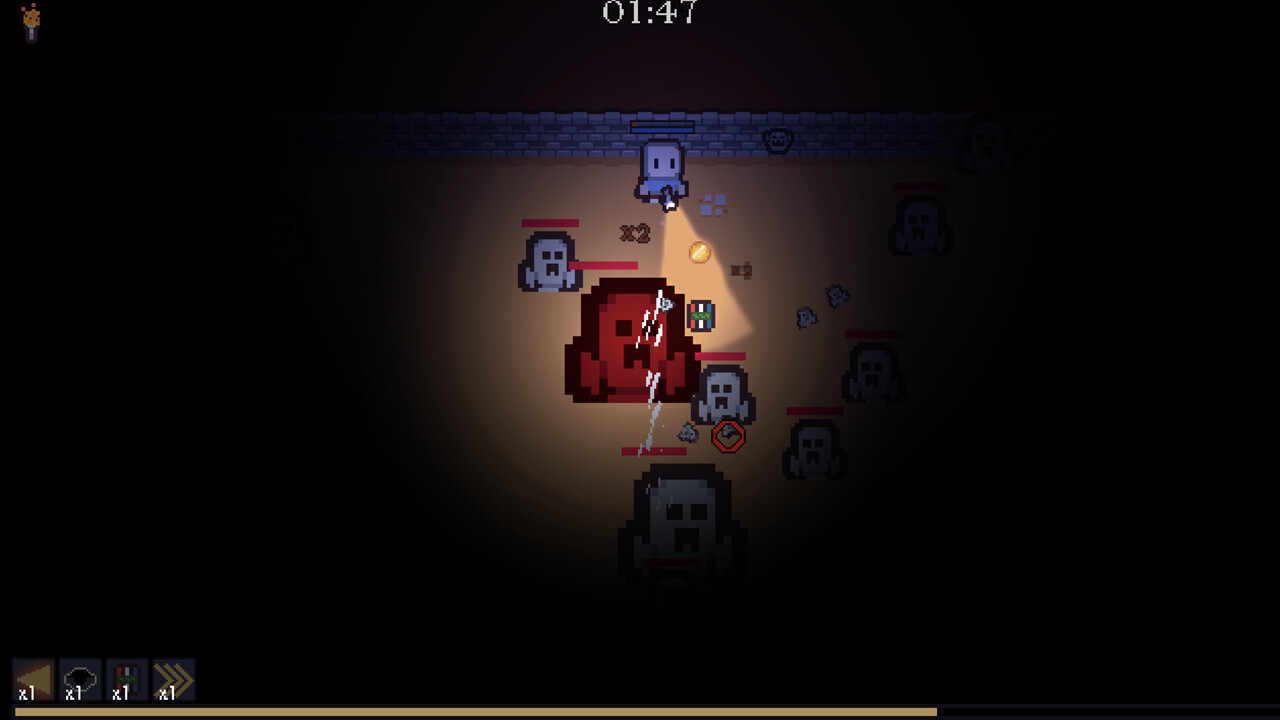Click the red octagon hammer pickup
This screenshot has width=1280, height=720.
[x=729, y=436]
